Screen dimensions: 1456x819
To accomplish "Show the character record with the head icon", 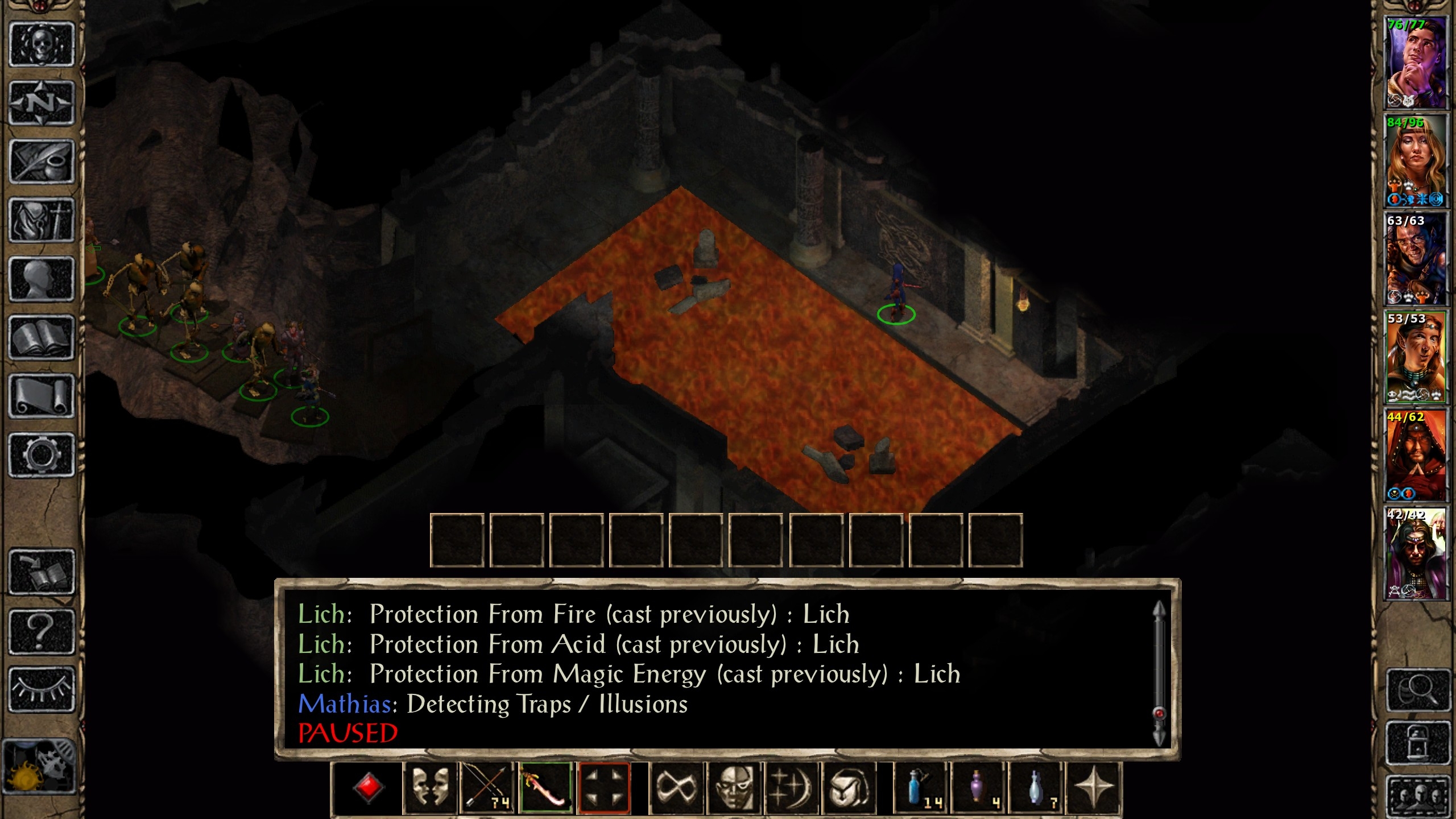I will pos(42,279).
